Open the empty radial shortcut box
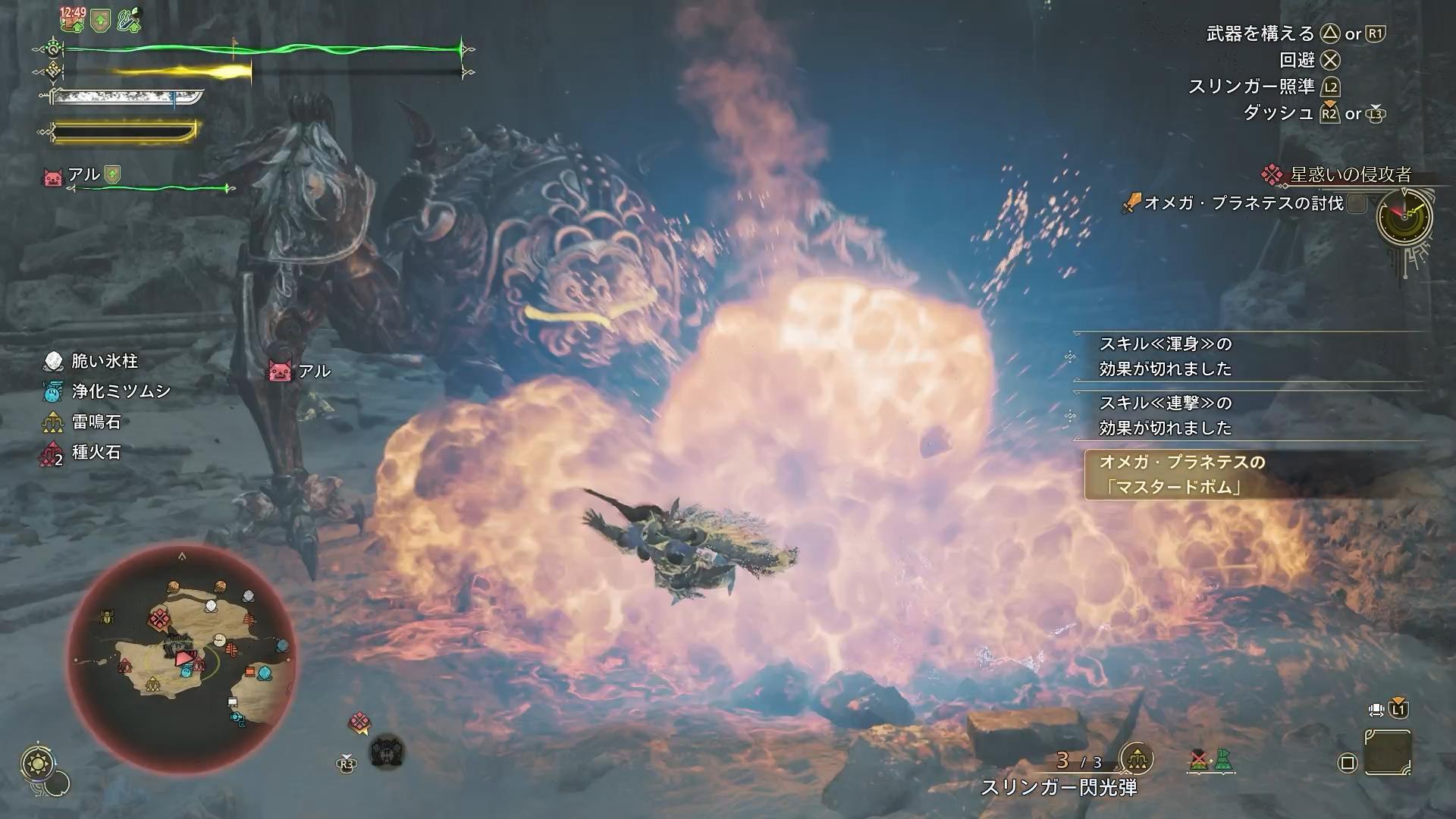This screenshot has width=1456, height=819. [1387, 752]
